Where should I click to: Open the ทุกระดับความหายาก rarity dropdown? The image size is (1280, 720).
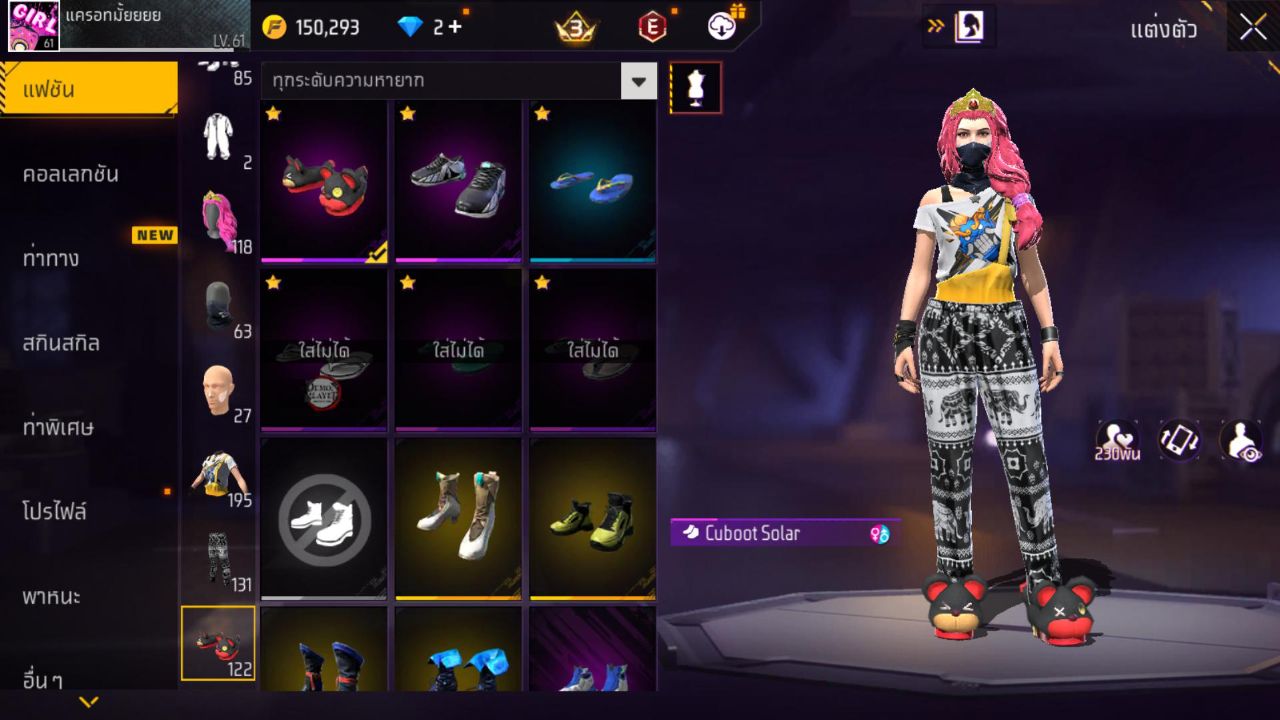[455, 80]
